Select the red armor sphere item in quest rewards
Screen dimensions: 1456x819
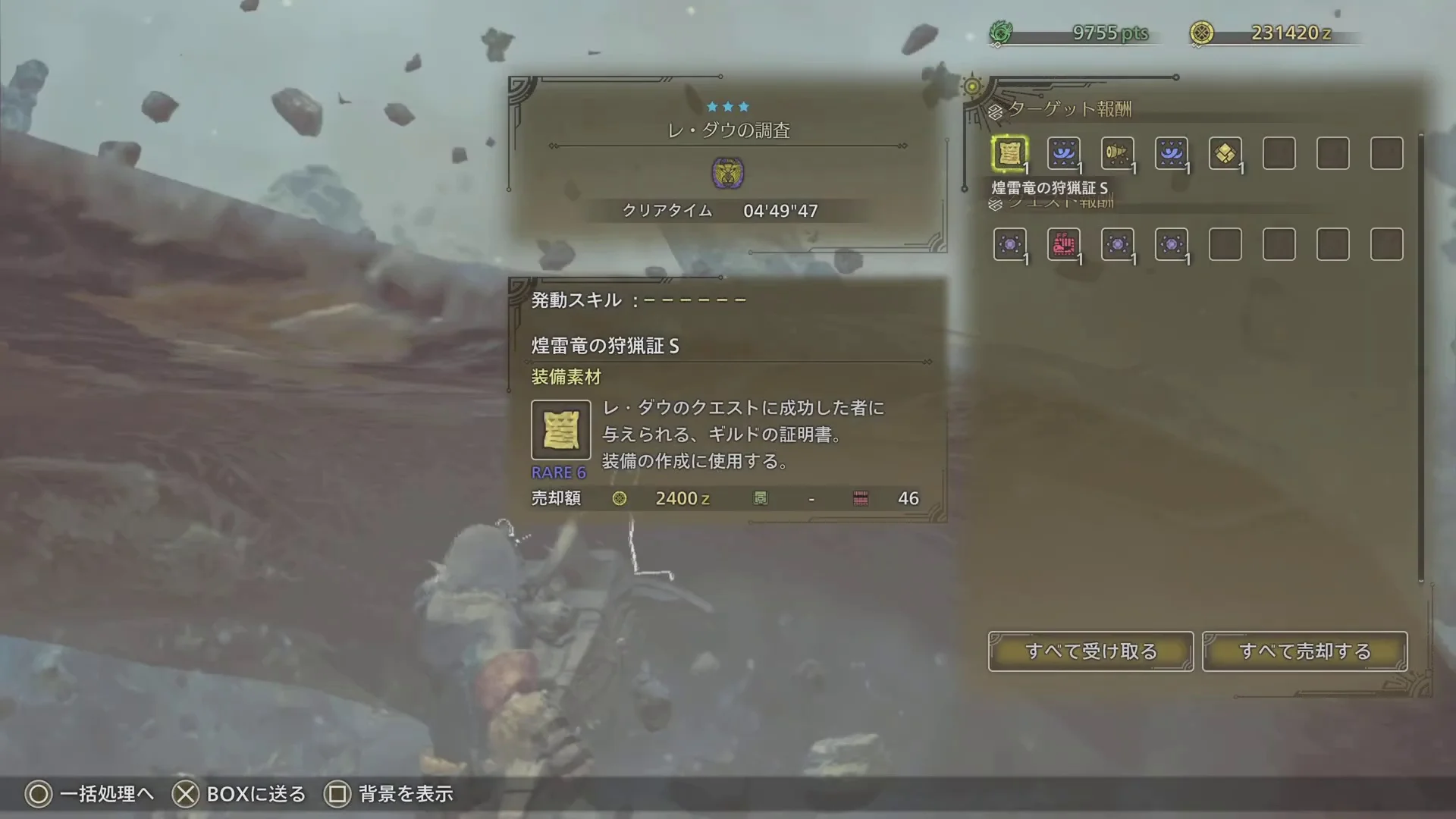tap(1065, 244)
